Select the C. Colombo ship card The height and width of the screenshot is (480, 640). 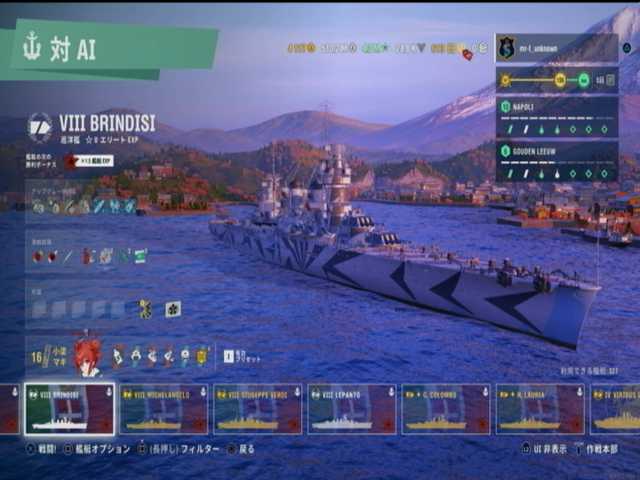click(x=446, y=409)
